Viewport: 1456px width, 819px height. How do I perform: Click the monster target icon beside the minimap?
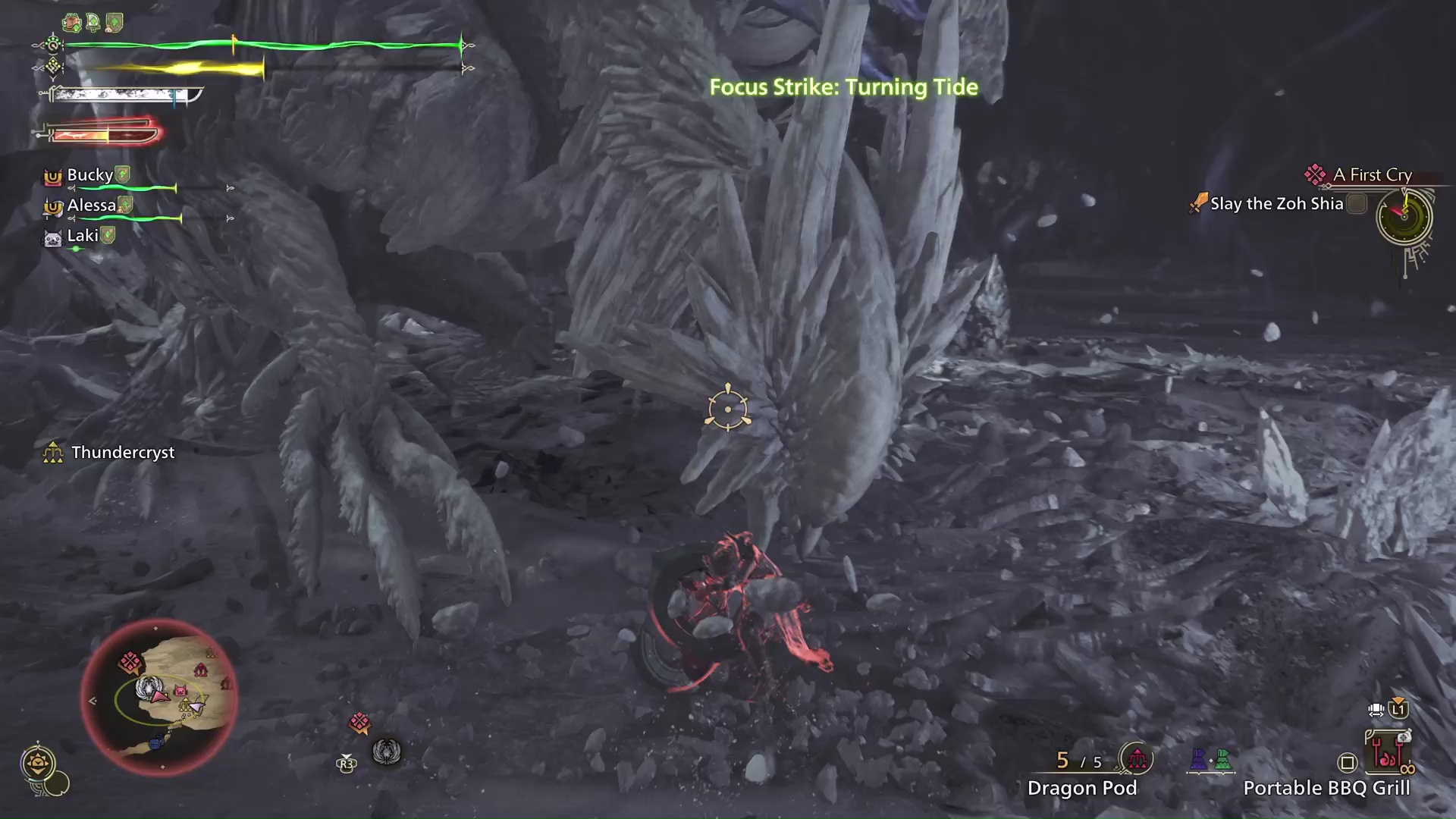[x=386, y=752]
